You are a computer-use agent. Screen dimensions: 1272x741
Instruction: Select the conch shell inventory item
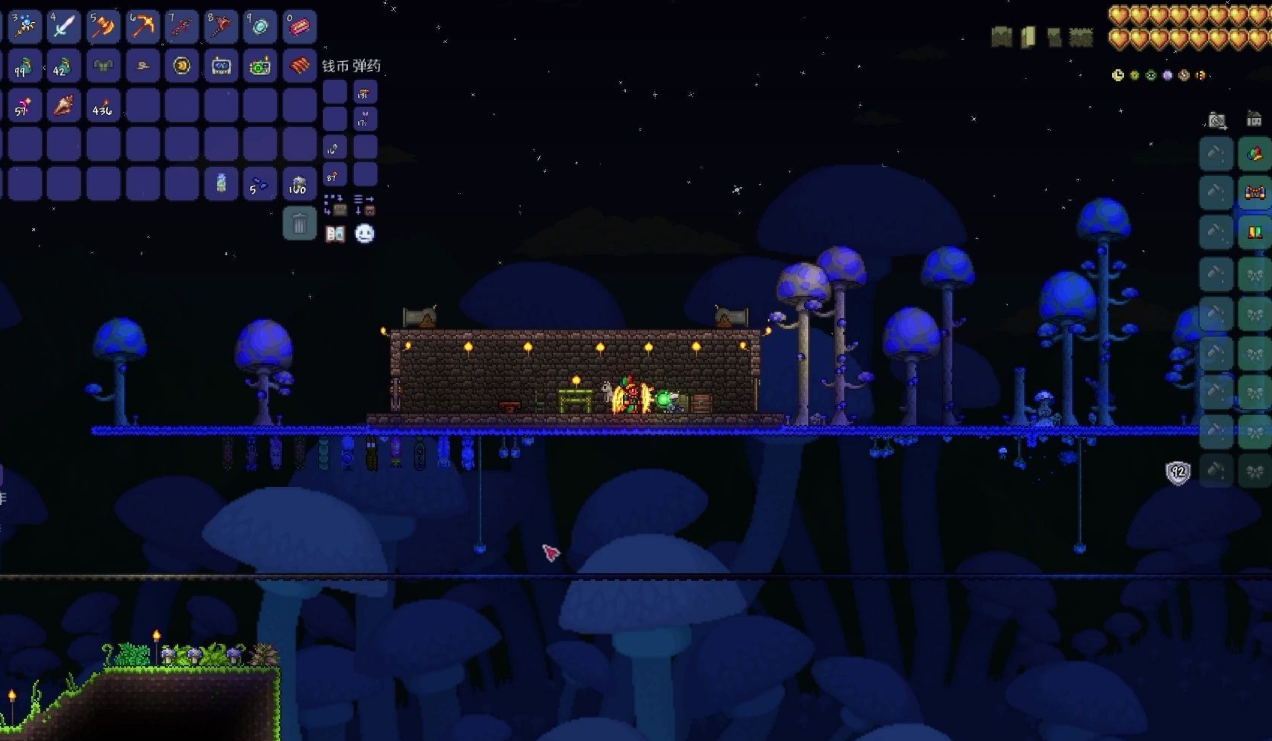pos(64,105)
